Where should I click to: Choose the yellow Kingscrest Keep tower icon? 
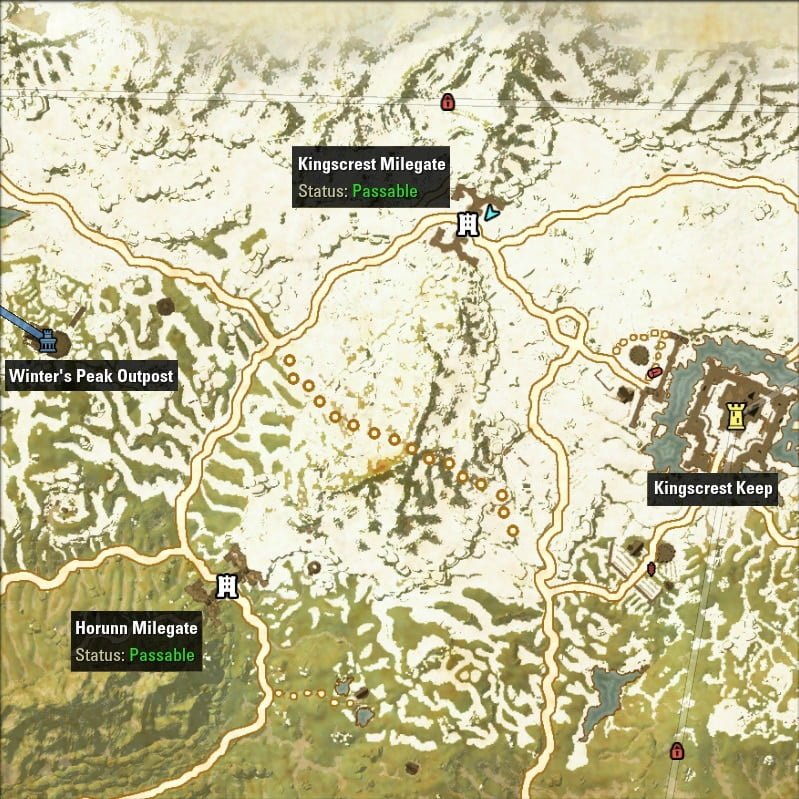(737, 416)
